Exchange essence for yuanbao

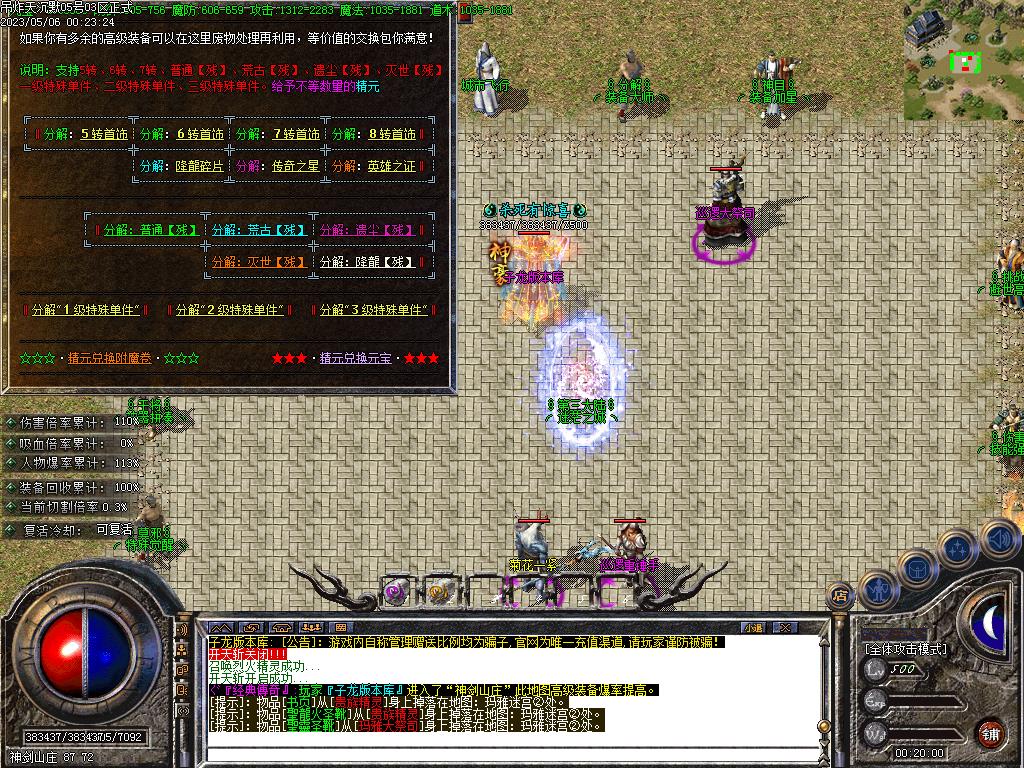coord(356,358)
